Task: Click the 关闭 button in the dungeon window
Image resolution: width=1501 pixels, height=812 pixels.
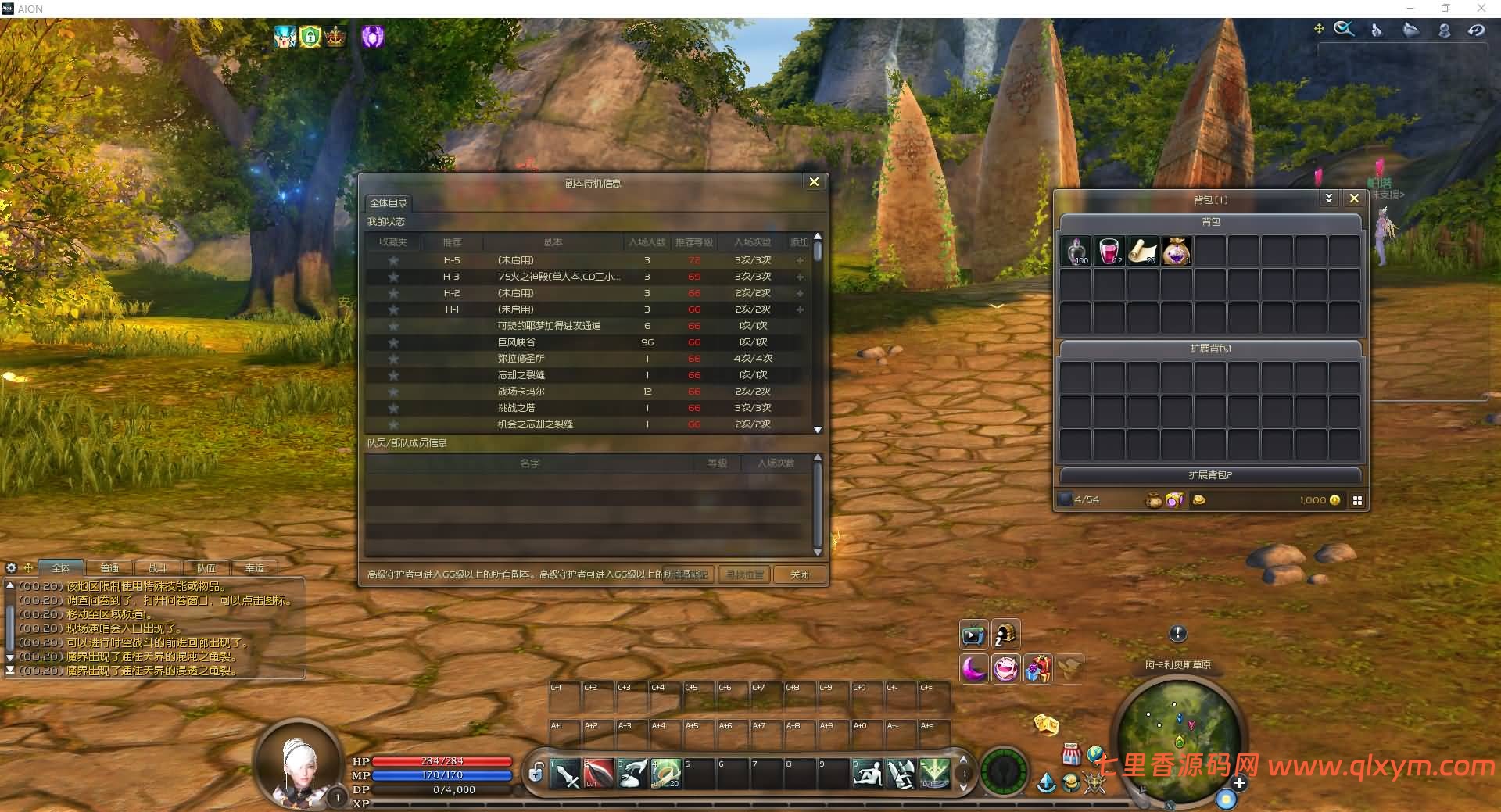Action: 799,574
